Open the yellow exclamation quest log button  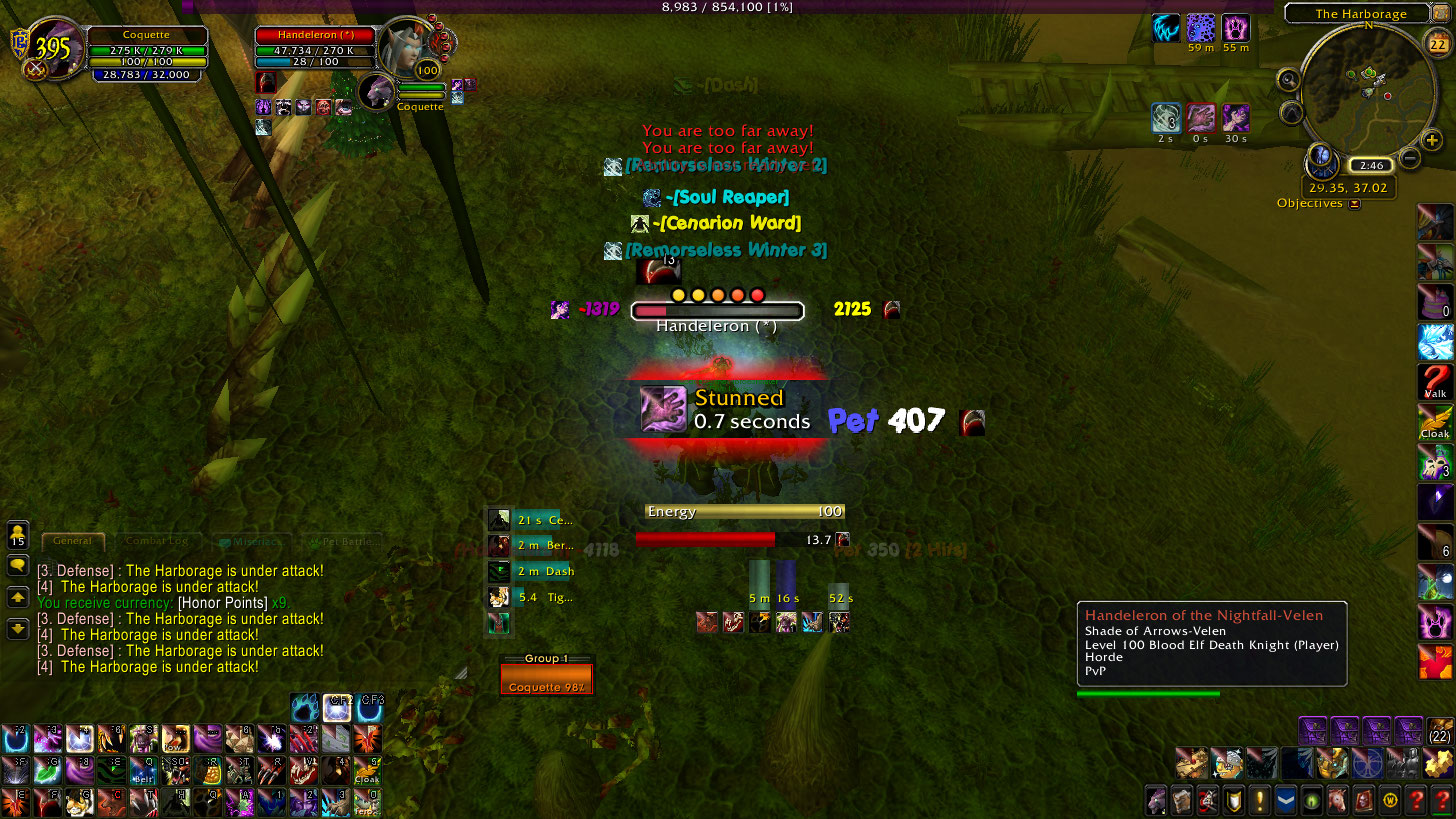click(x=1259, y=800)
